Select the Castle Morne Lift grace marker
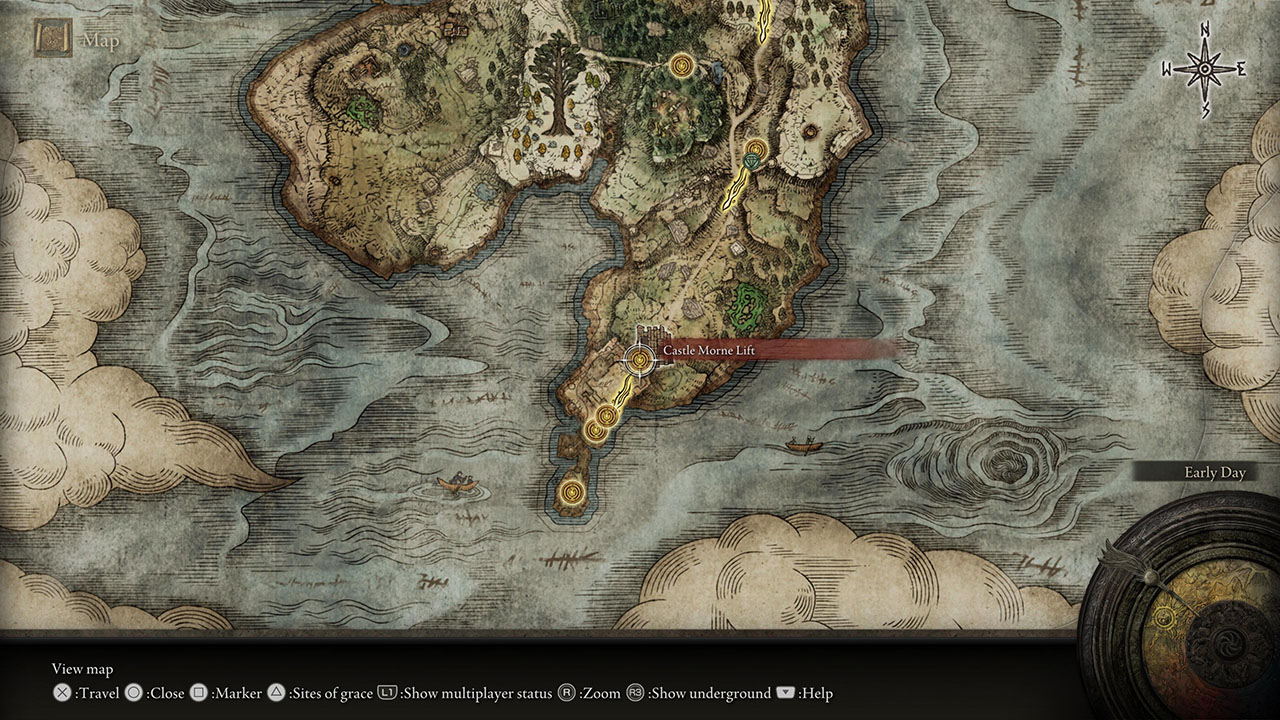The width and height of the screenshot is (1280, 720). (638, 359)
